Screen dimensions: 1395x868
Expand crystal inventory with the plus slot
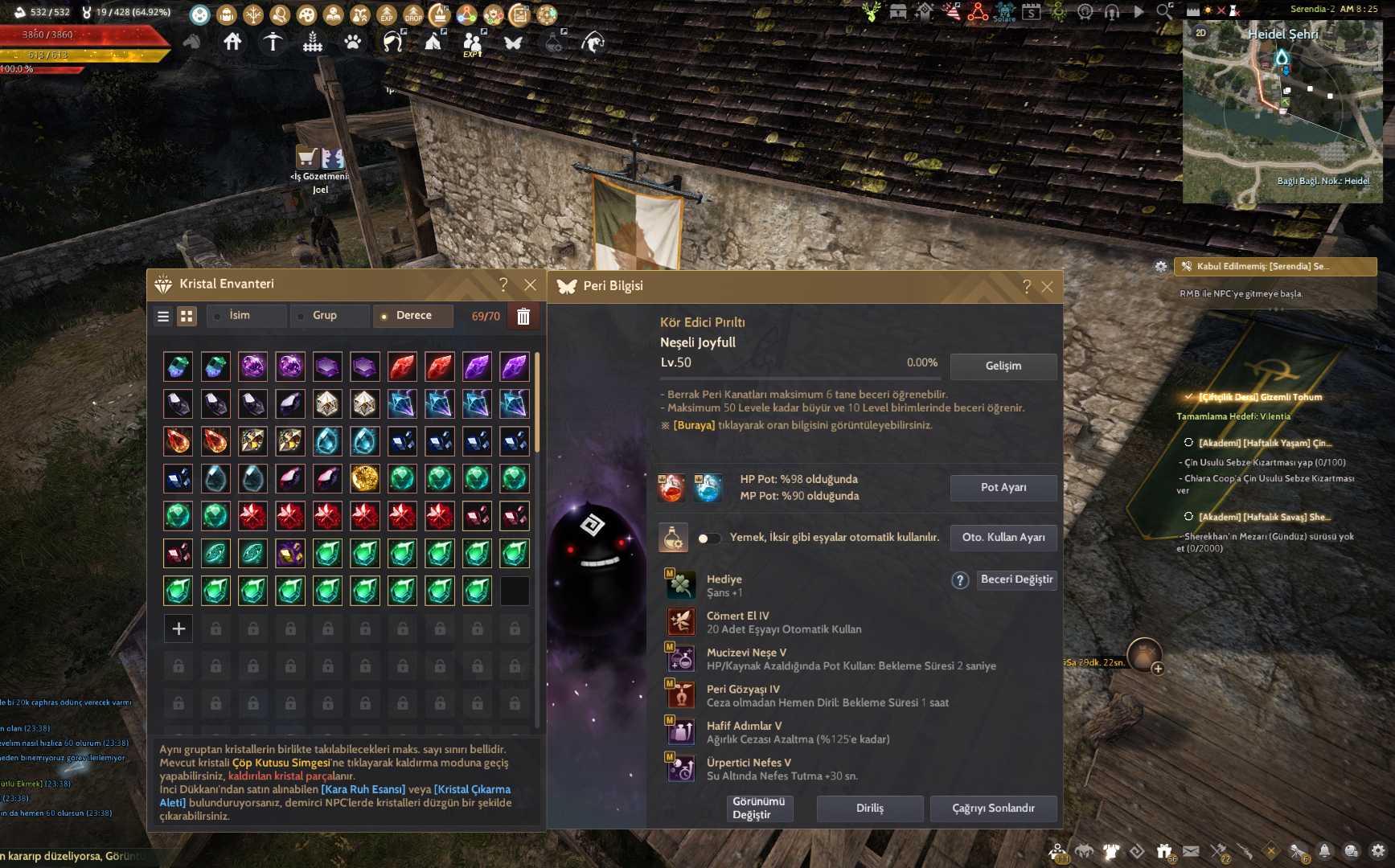click(178, 628)
